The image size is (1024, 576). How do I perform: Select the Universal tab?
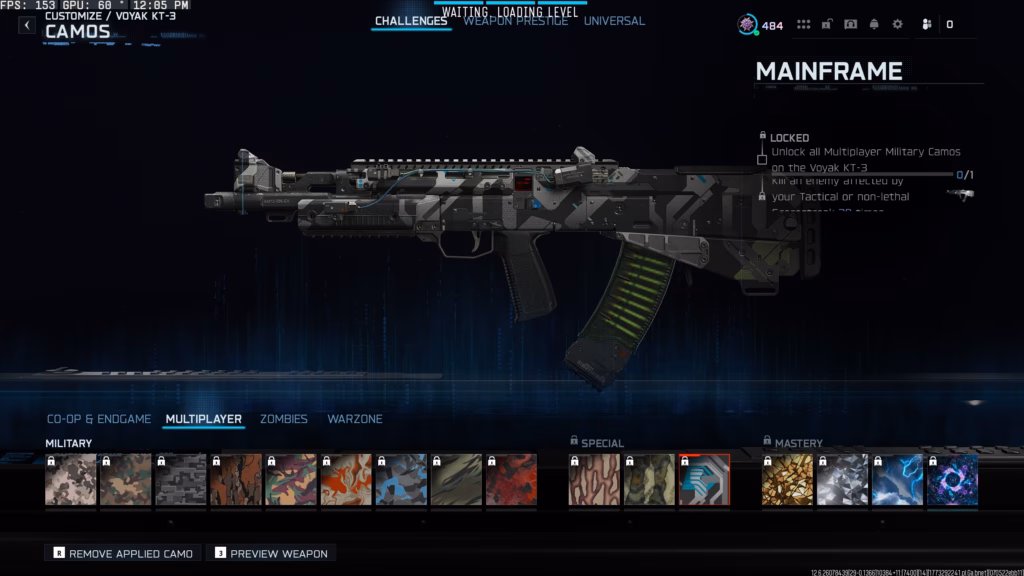(614, 21)
